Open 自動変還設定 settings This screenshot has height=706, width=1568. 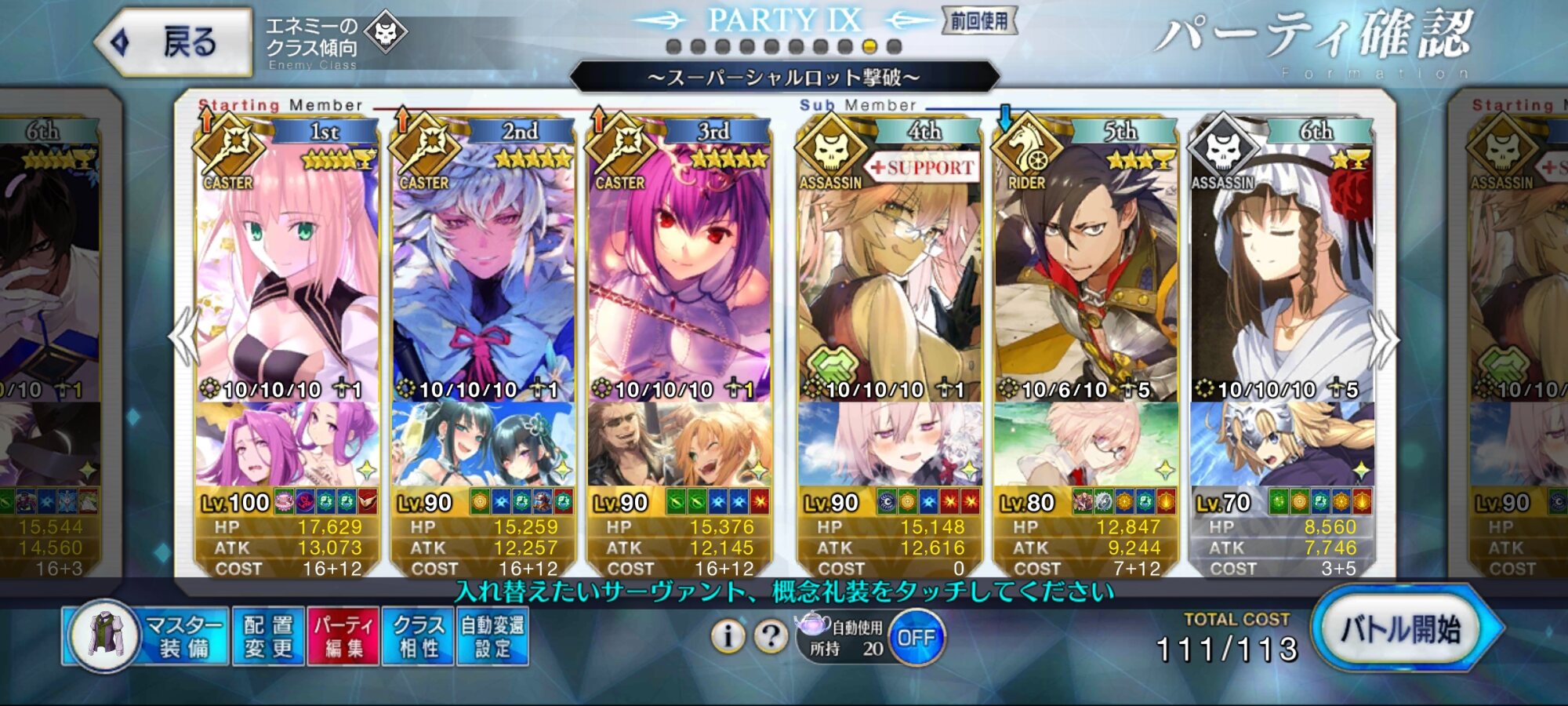click(492, 636)
